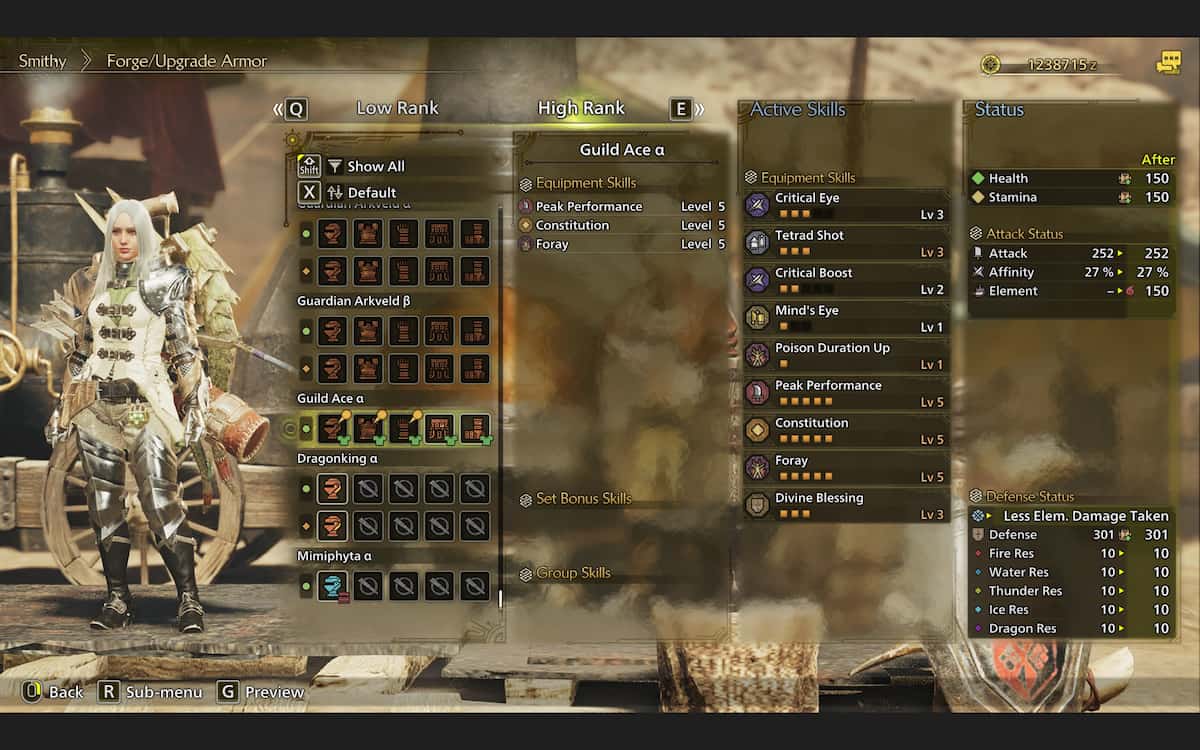Select the blue Mimiphyta α head piece
The width and height of the screenshot is (1200, 750).
click(333, 586)
